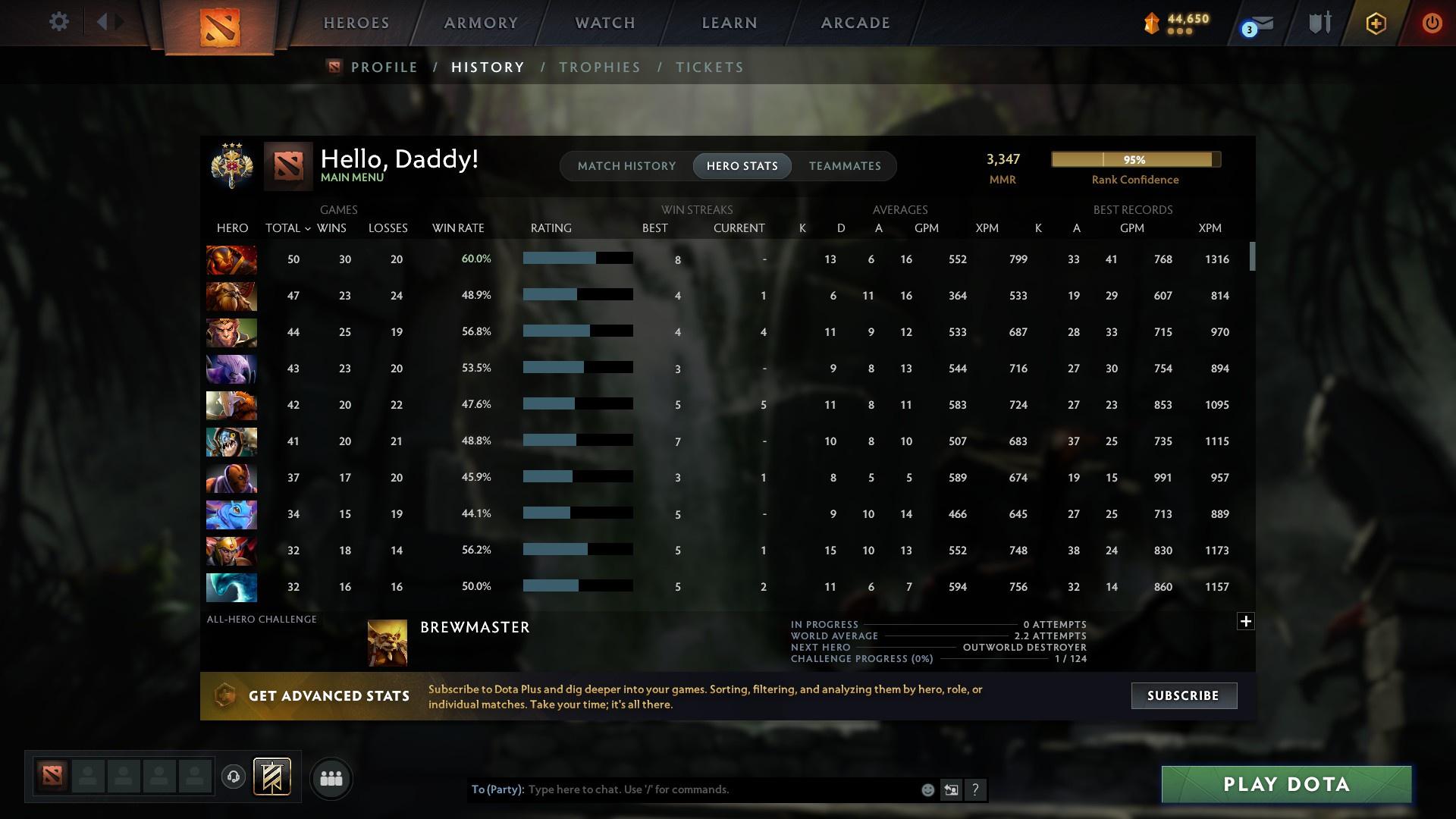Open the gold Dota Plus hexagon icon

1375,23
